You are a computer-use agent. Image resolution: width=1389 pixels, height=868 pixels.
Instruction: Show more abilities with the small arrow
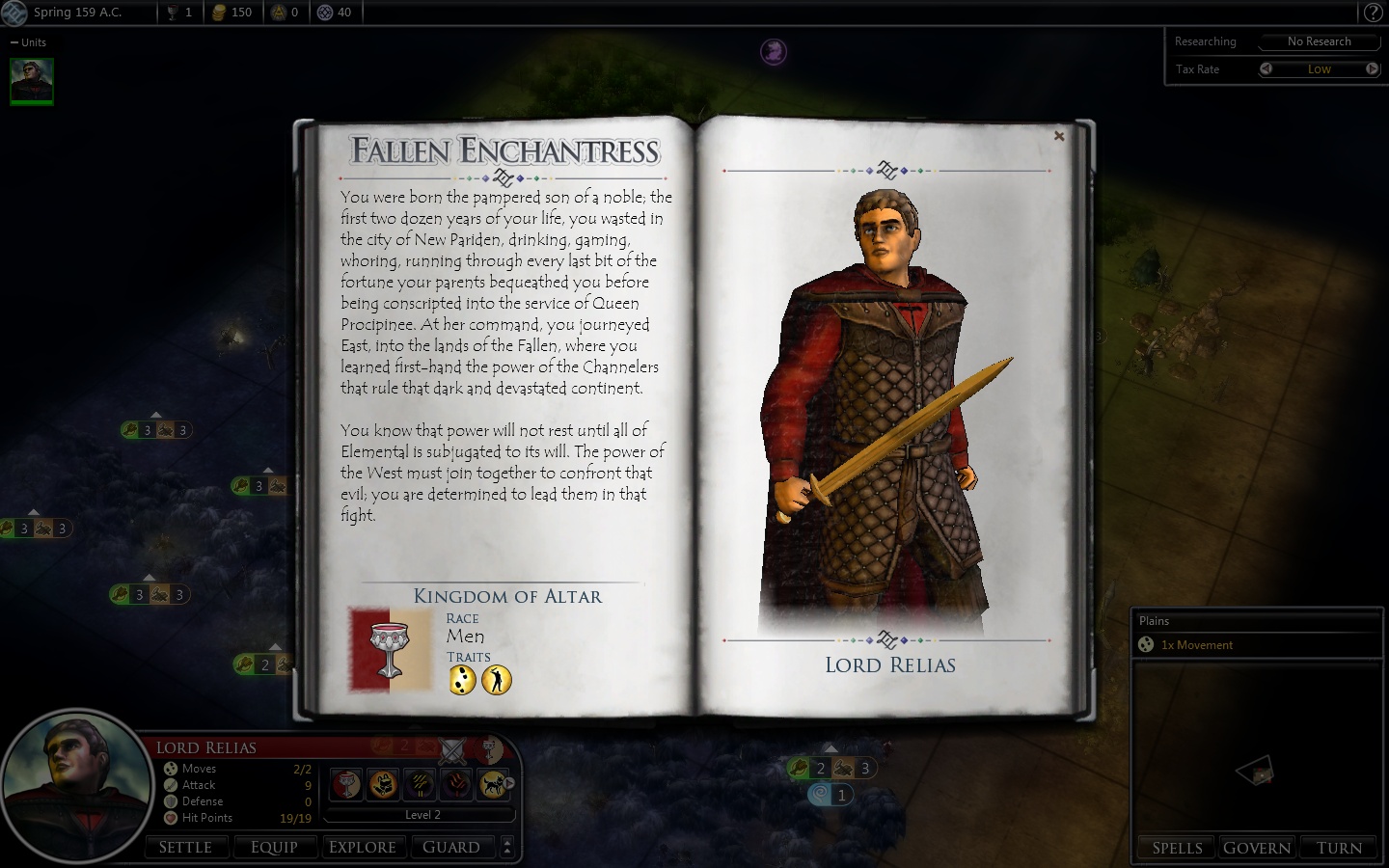tap(509, 784)
